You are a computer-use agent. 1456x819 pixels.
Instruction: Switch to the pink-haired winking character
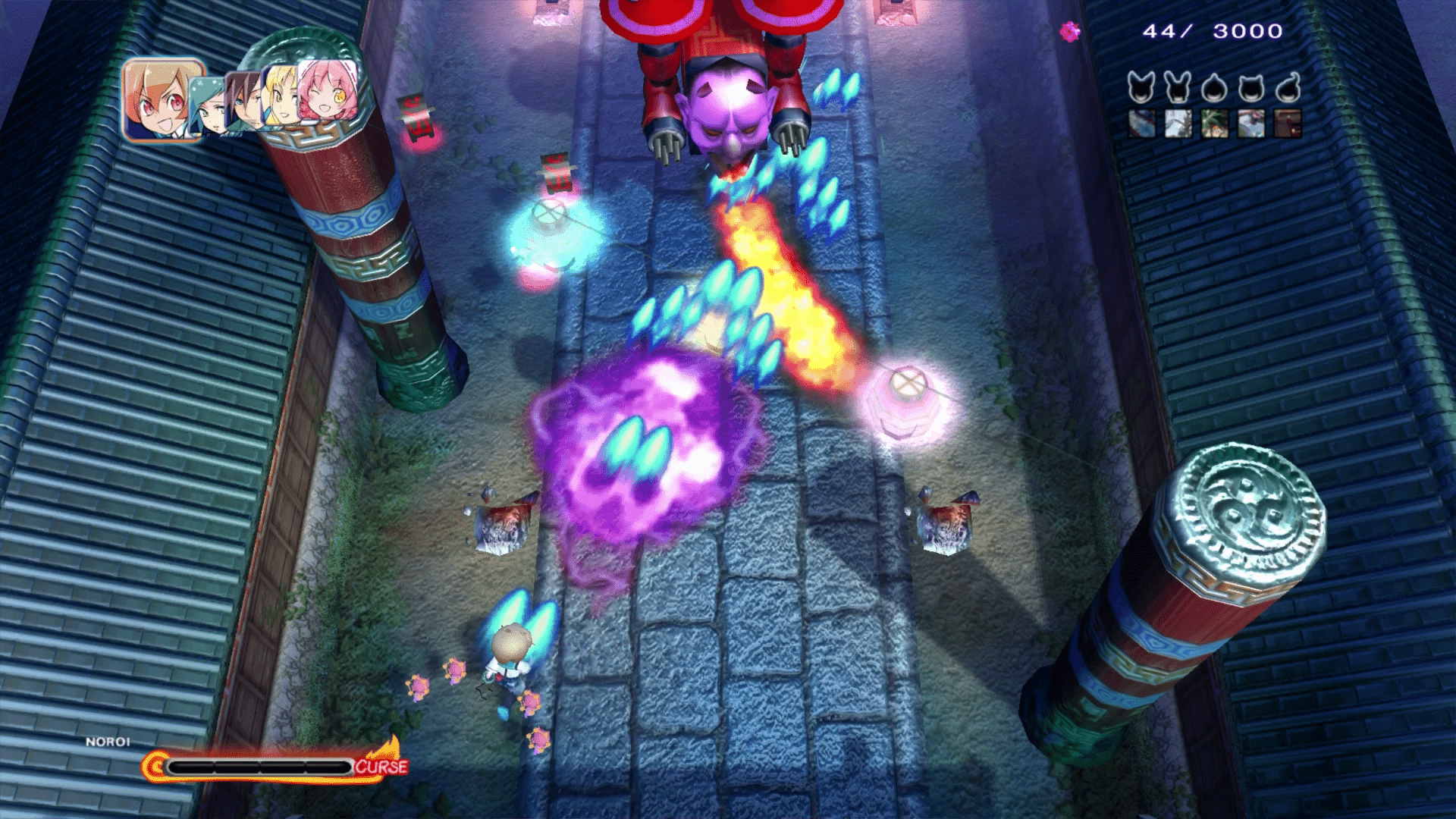coord(326,91)
